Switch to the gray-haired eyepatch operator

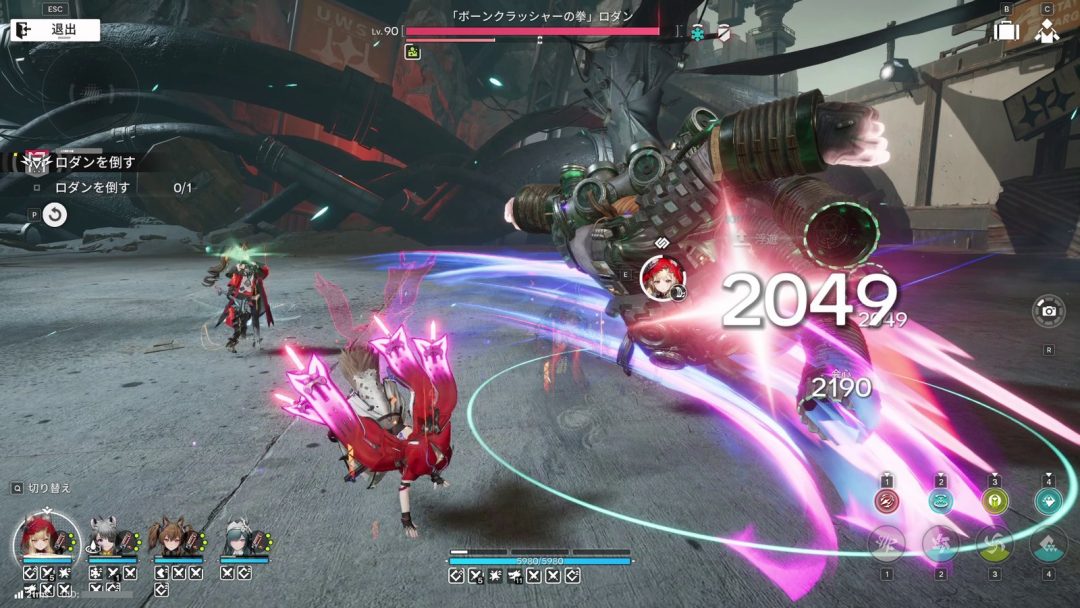[104, 539]
